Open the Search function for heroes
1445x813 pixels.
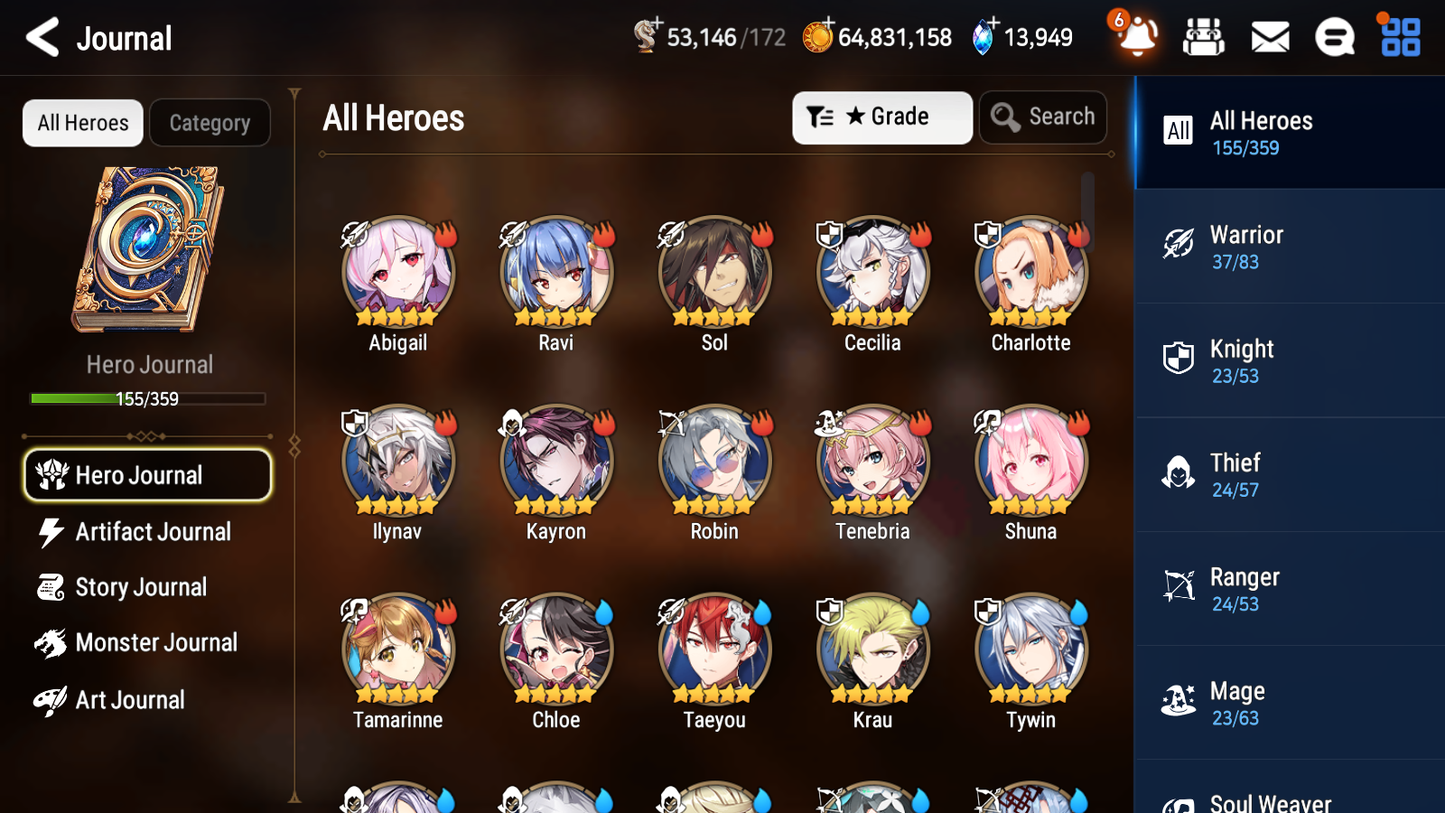point(1043,117)
